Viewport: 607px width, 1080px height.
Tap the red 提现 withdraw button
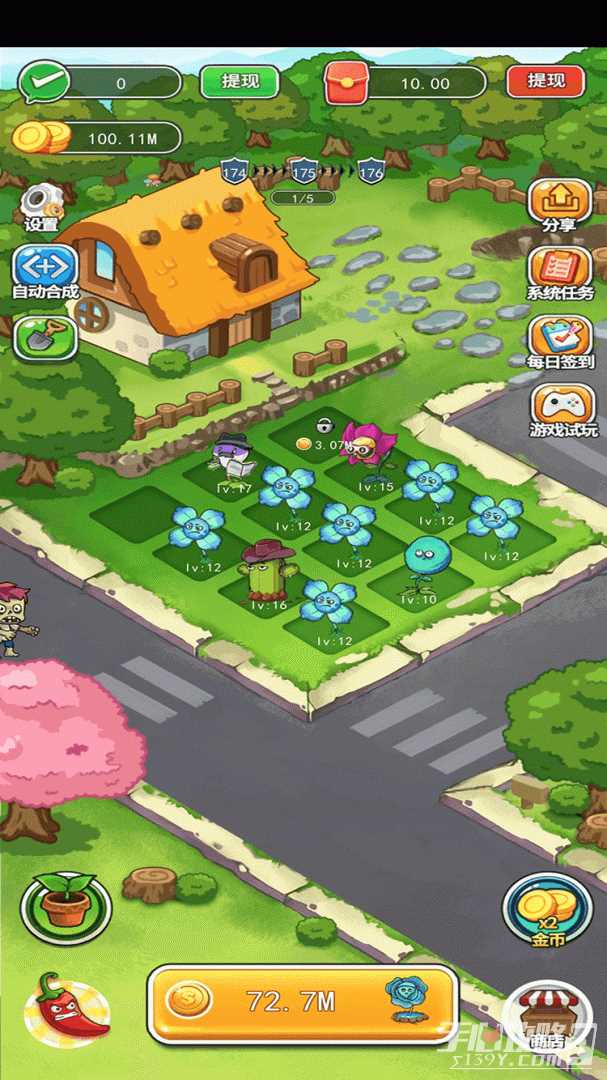[545, 81]
